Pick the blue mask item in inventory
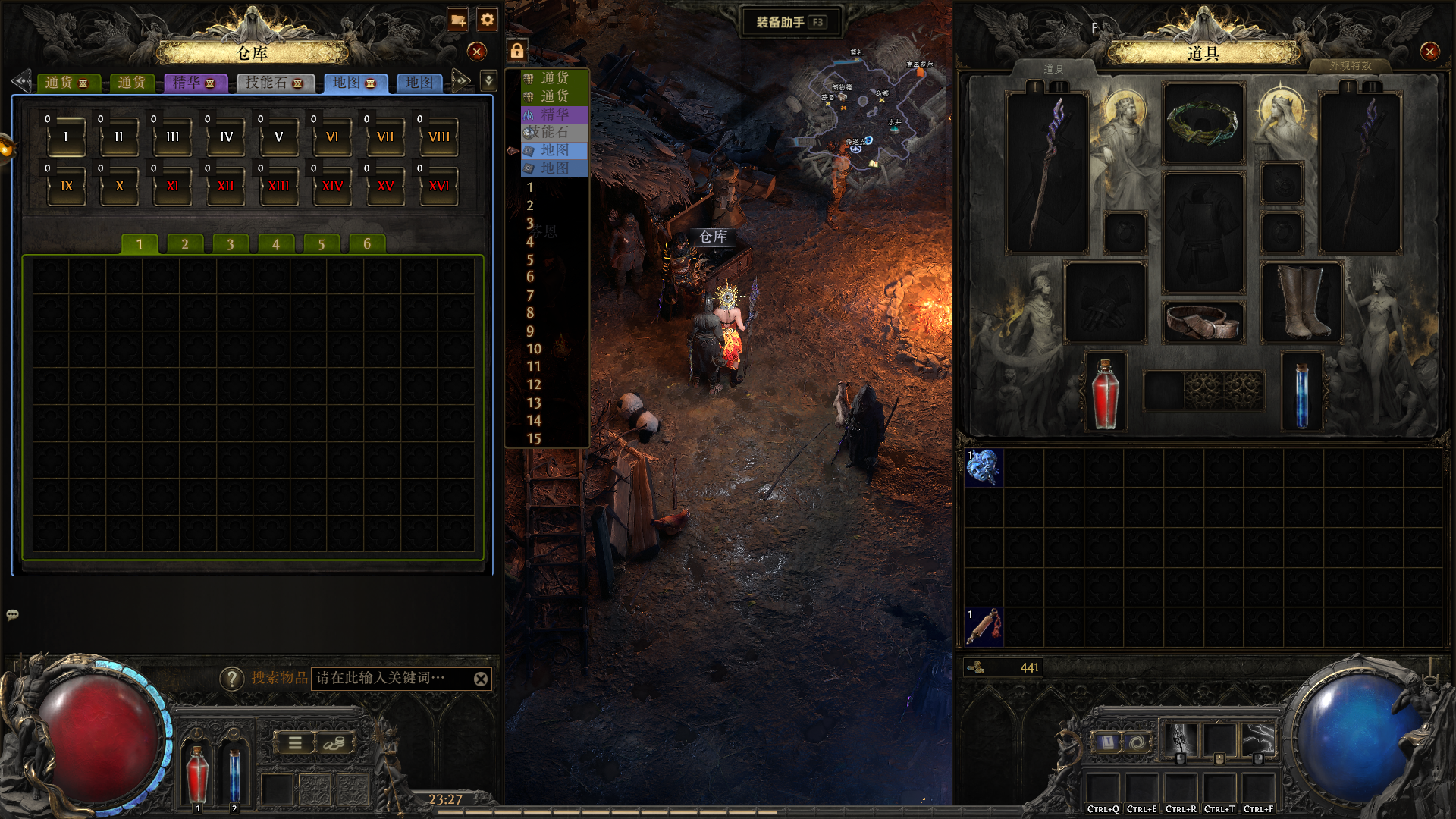The height and width of the screenshot is (819, 1456). click(984, 467)
